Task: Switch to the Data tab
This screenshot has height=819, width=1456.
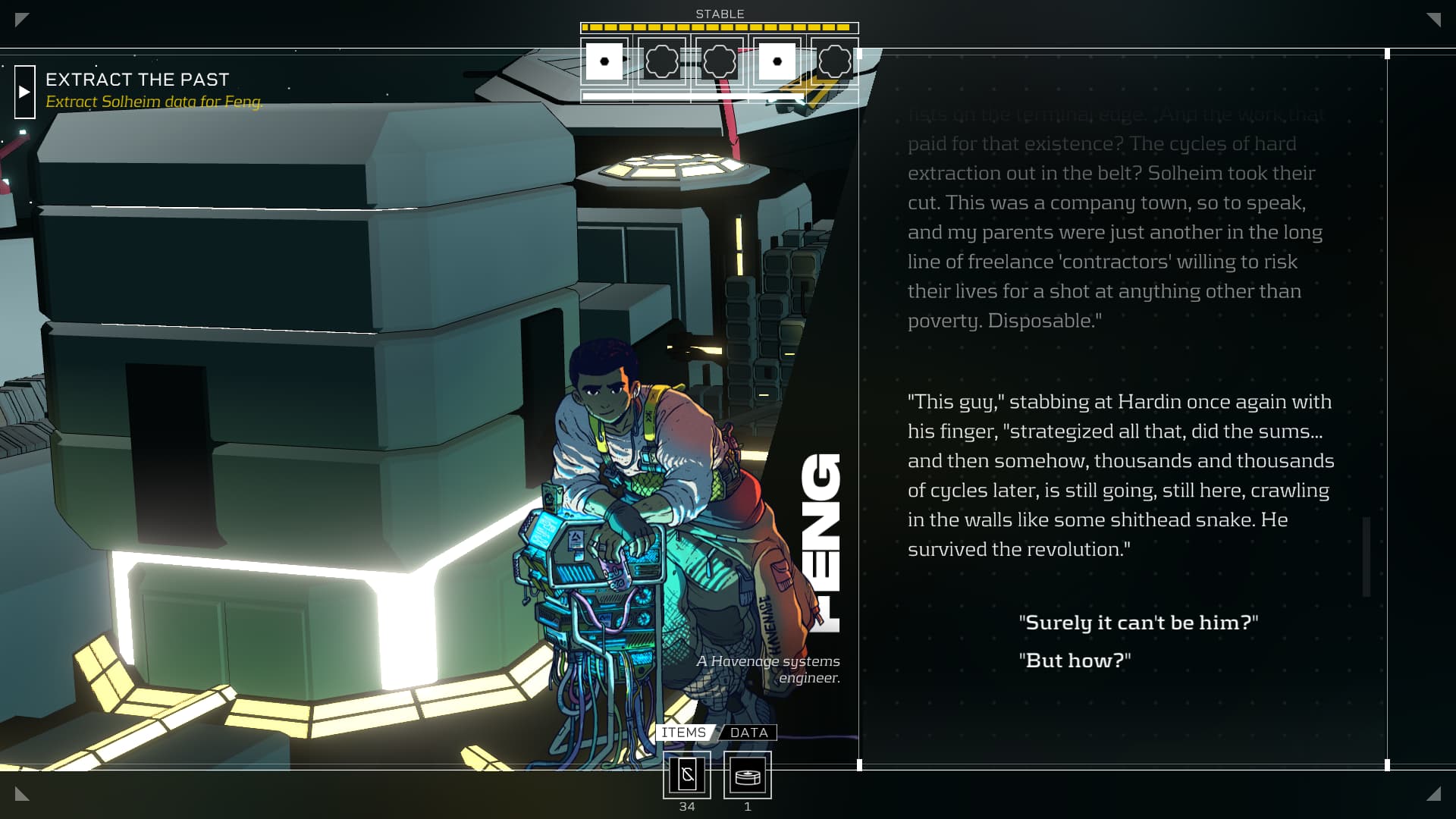Action: point(749,733)
